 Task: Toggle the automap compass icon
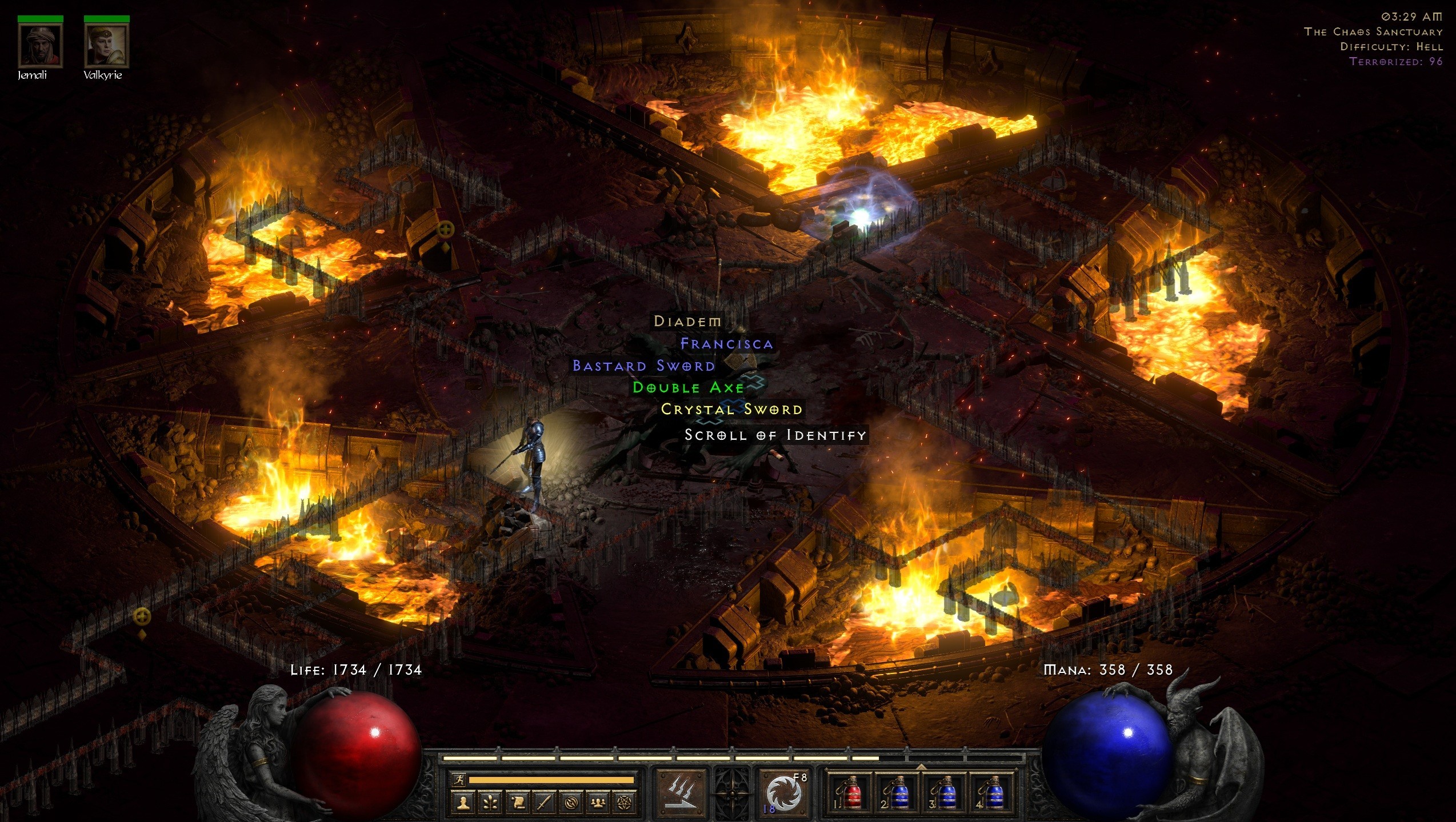pyautogui.click(x=571, y=803)
